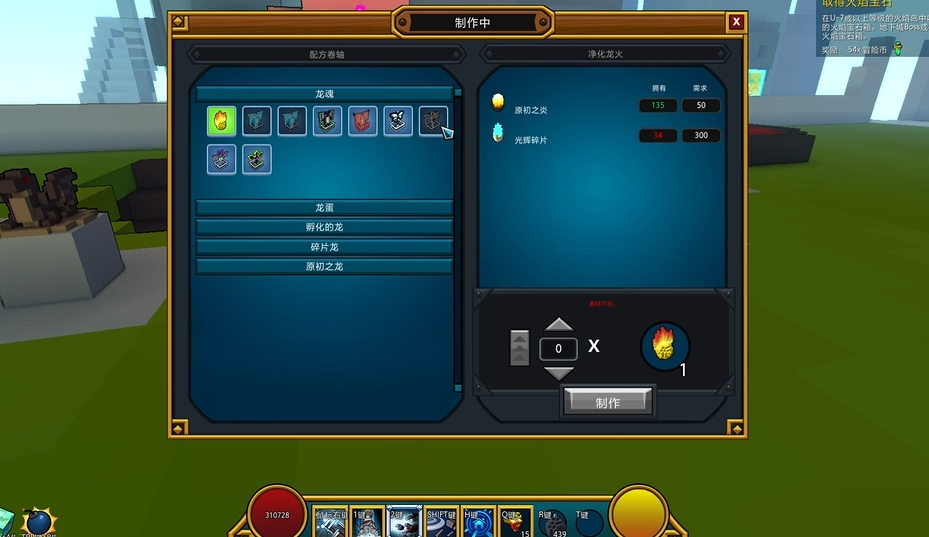Set quantity to max with triple-arrow button
The height and width of the screenshot is (537, 929).
(519, 348)
